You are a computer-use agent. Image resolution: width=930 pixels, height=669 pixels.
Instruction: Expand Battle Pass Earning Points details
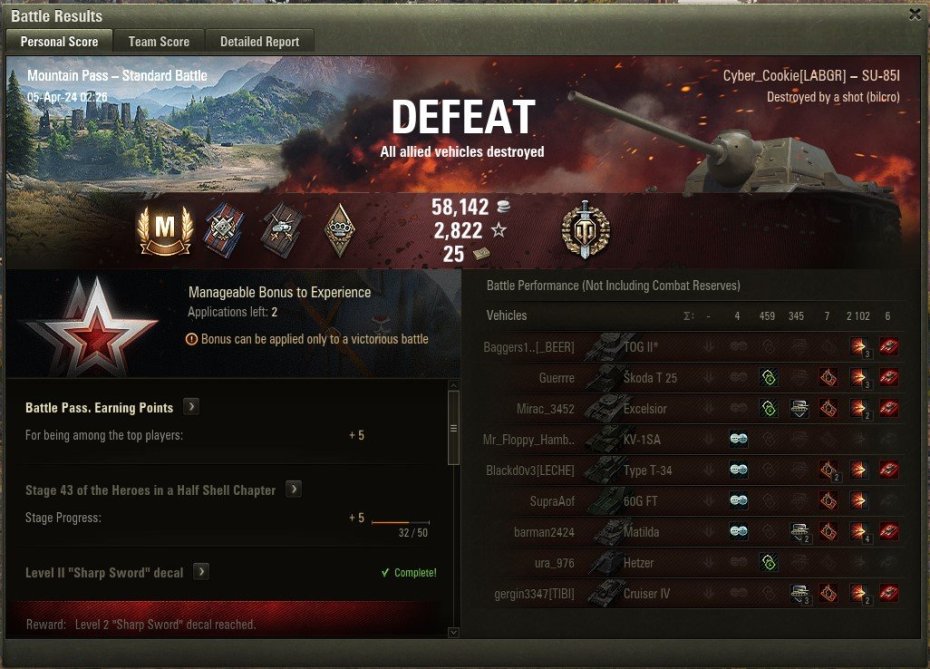(191, 407)
